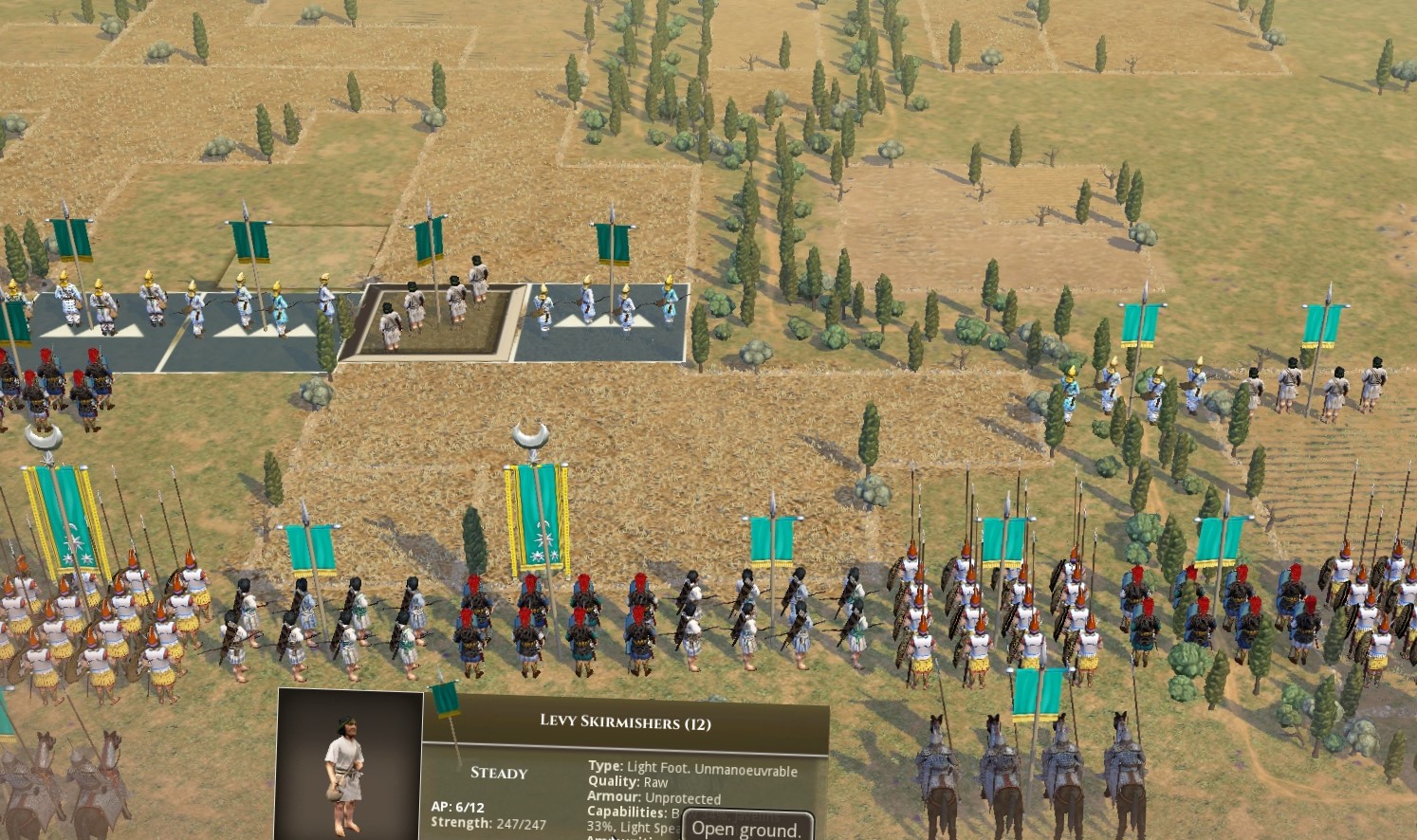1417x840 pixels.
Task: Choose the blue highlighted tile right of the selected unit
Action: point(602,322)
